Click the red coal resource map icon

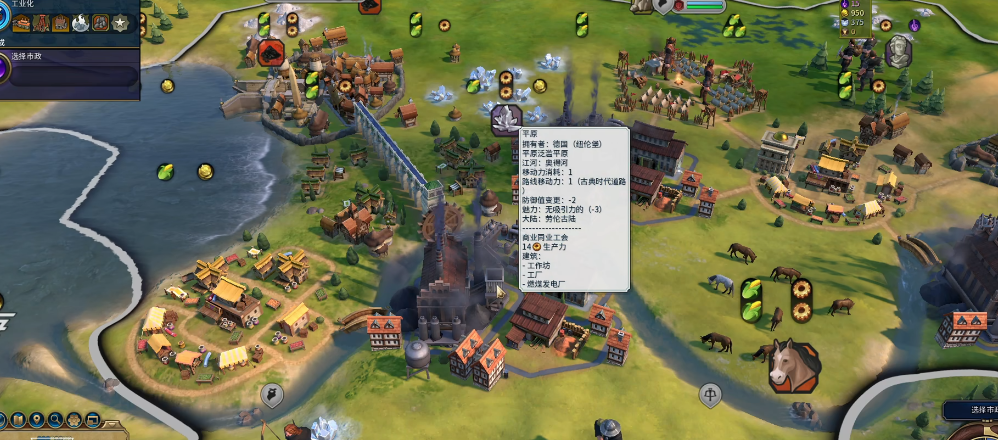click(271, 52)
